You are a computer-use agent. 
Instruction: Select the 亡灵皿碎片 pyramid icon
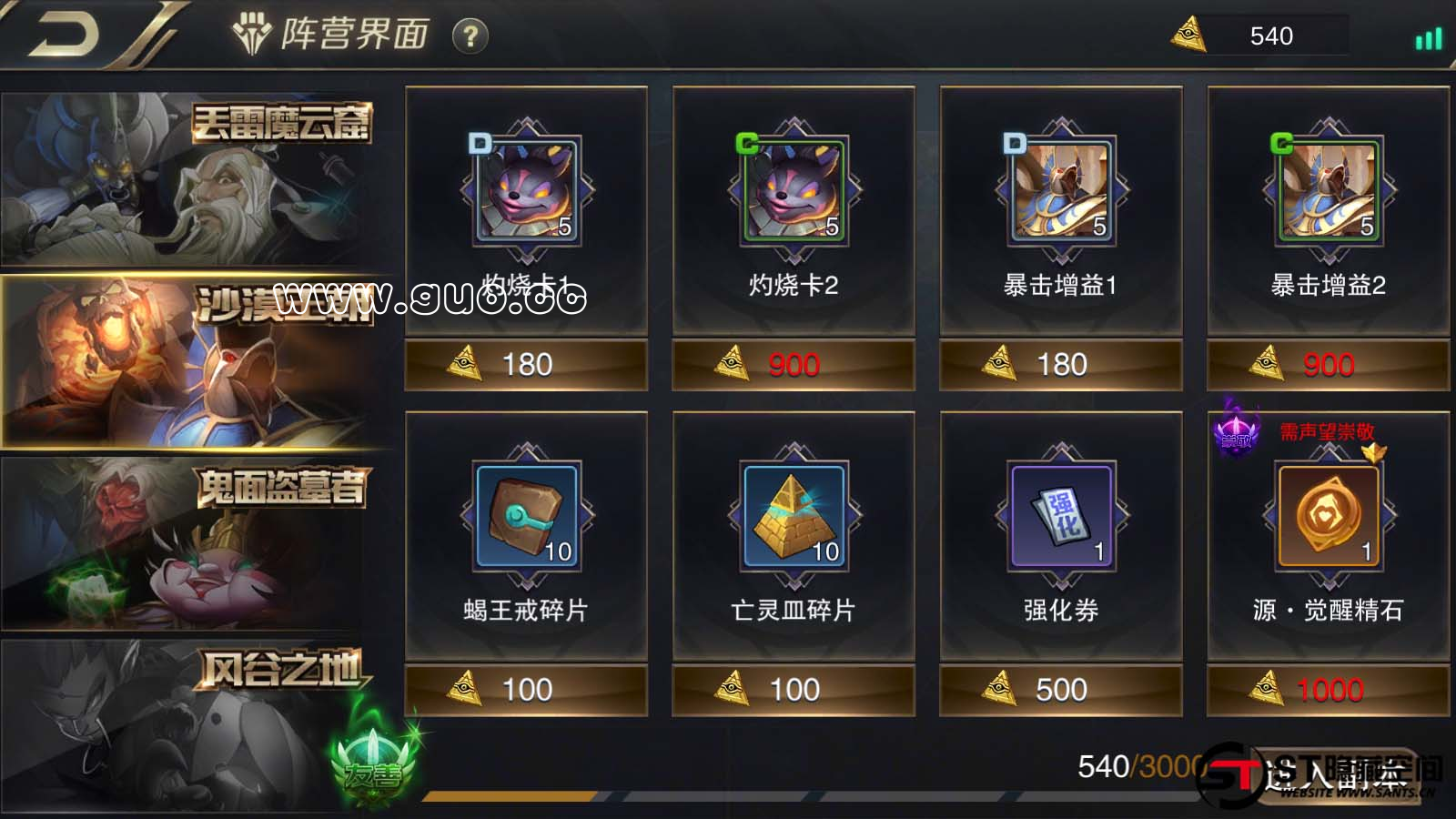[794, 514]
